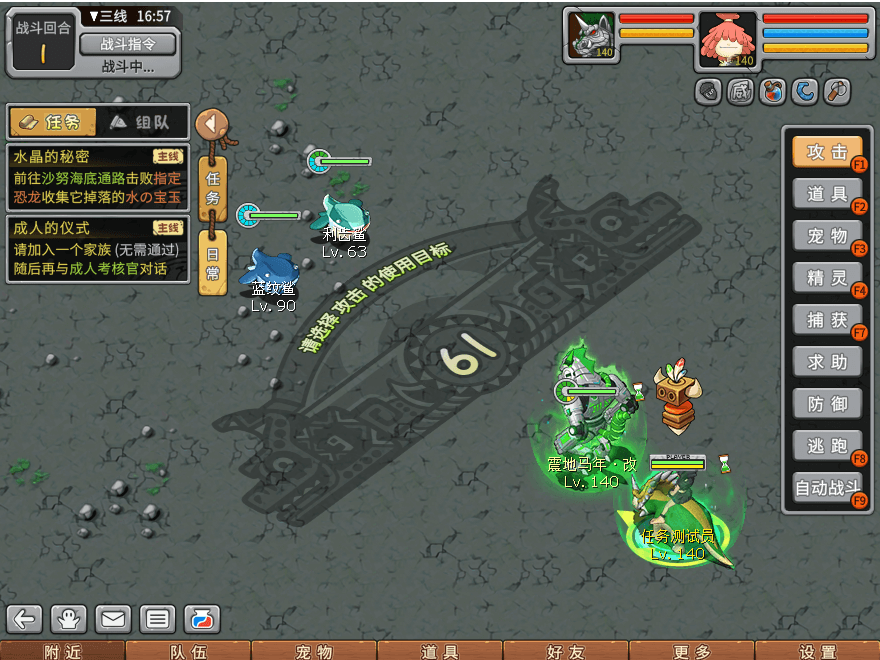The image size is (880, 660).
Task: Open the 设置 settings menu
Action: (818, 651)
